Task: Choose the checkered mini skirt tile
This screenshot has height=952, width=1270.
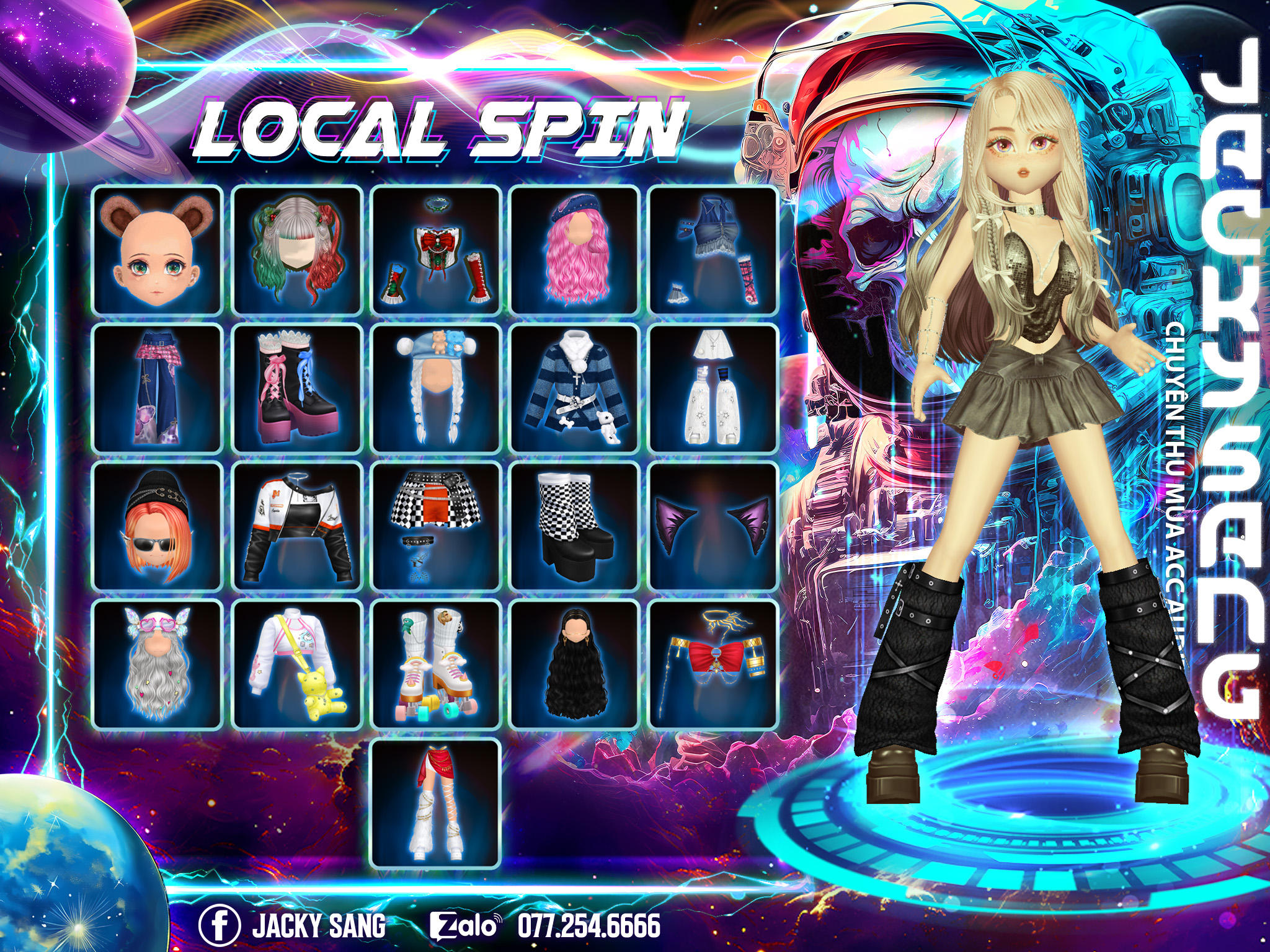Action: coord(435,526)
